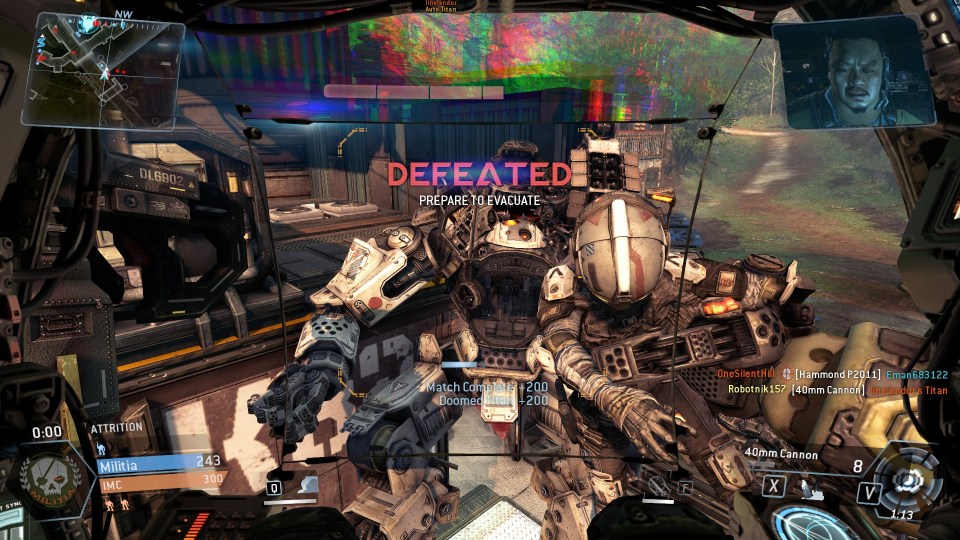Viewport: 960px width, 540px height.
Task: Activate the ability icon beside the Q key
Action: [308, 486]
